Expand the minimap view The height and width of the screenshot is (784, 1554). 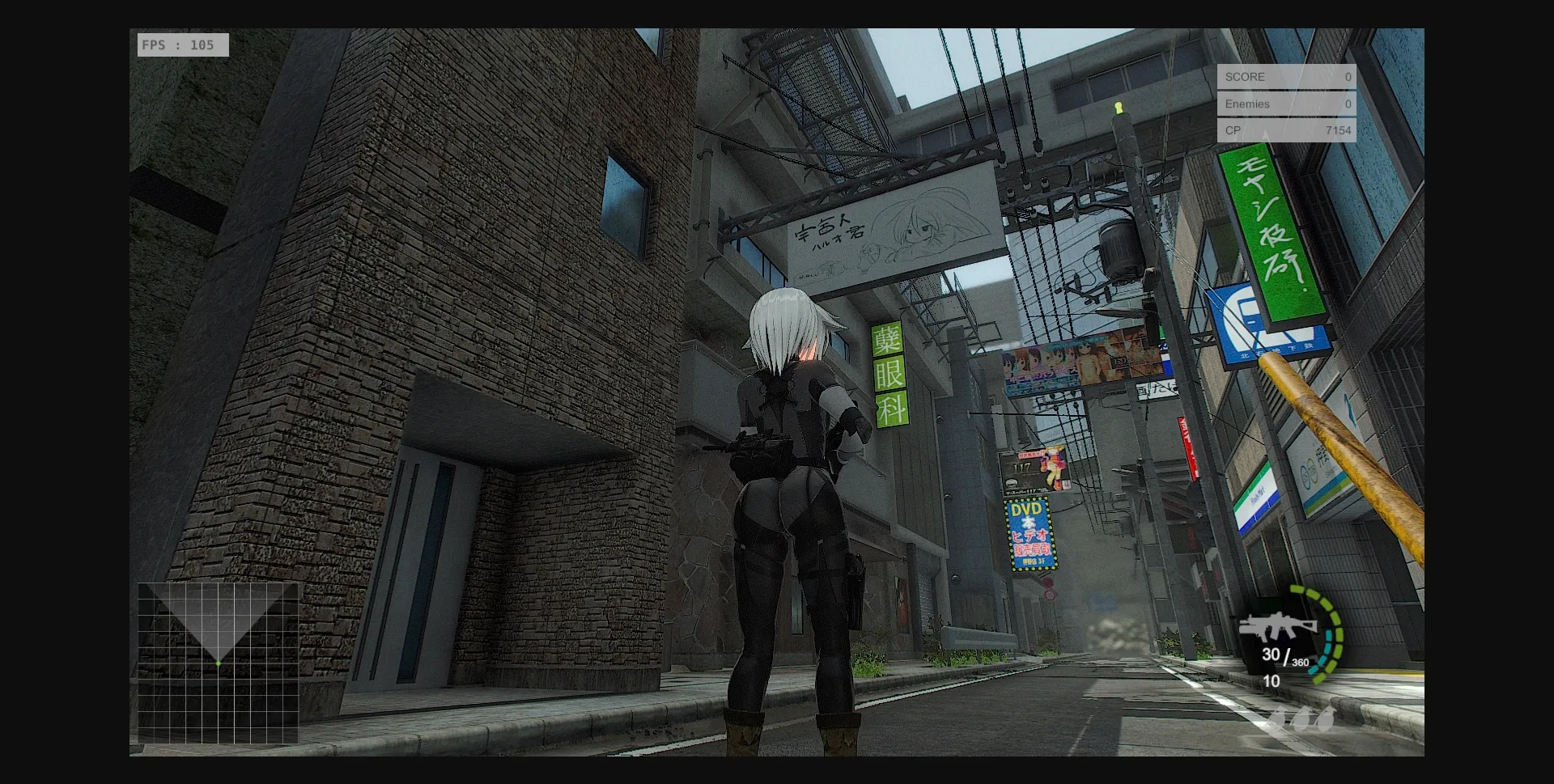219,663
